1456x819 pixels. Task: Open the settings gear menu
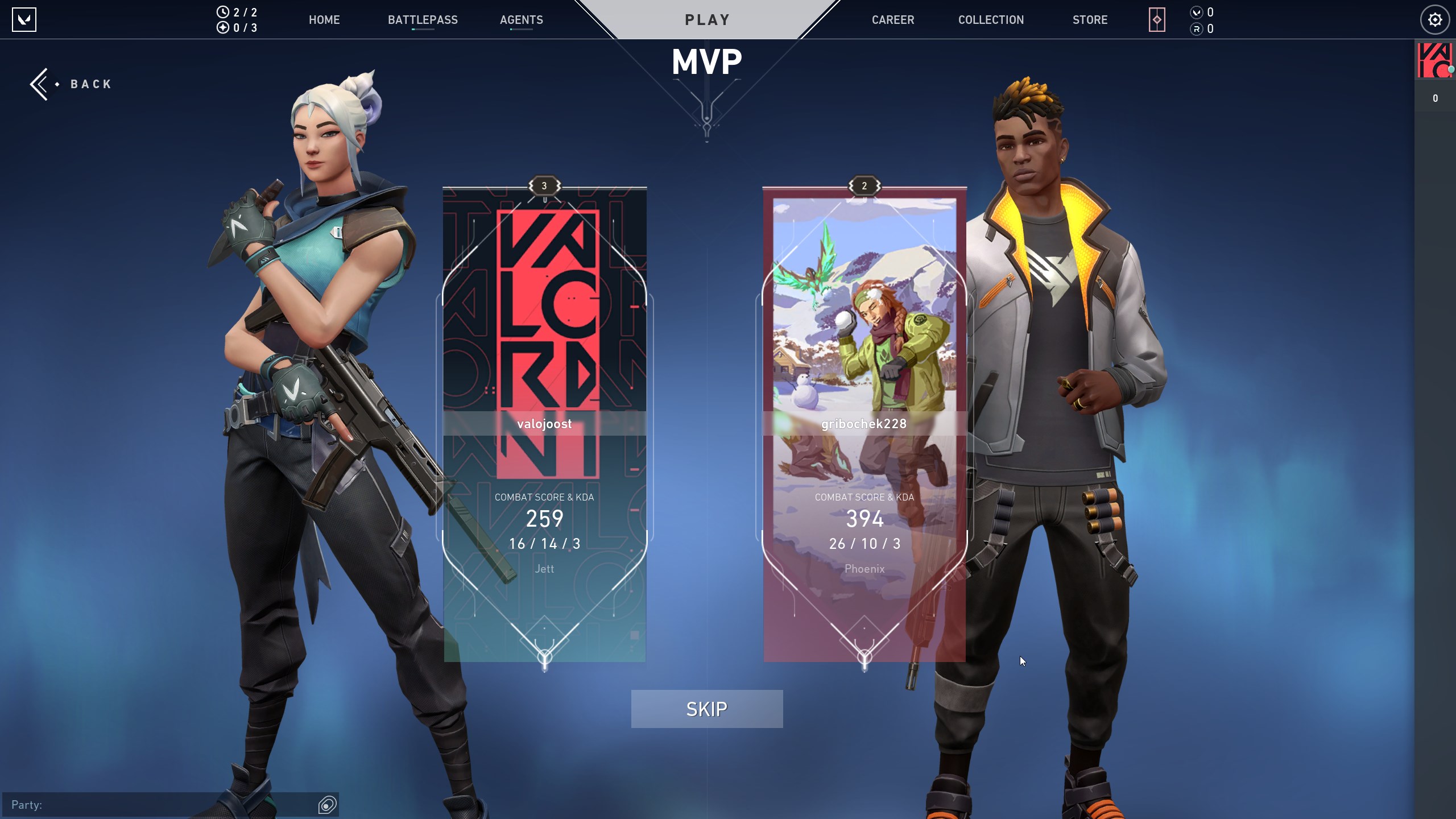[x=1434, y=20]
